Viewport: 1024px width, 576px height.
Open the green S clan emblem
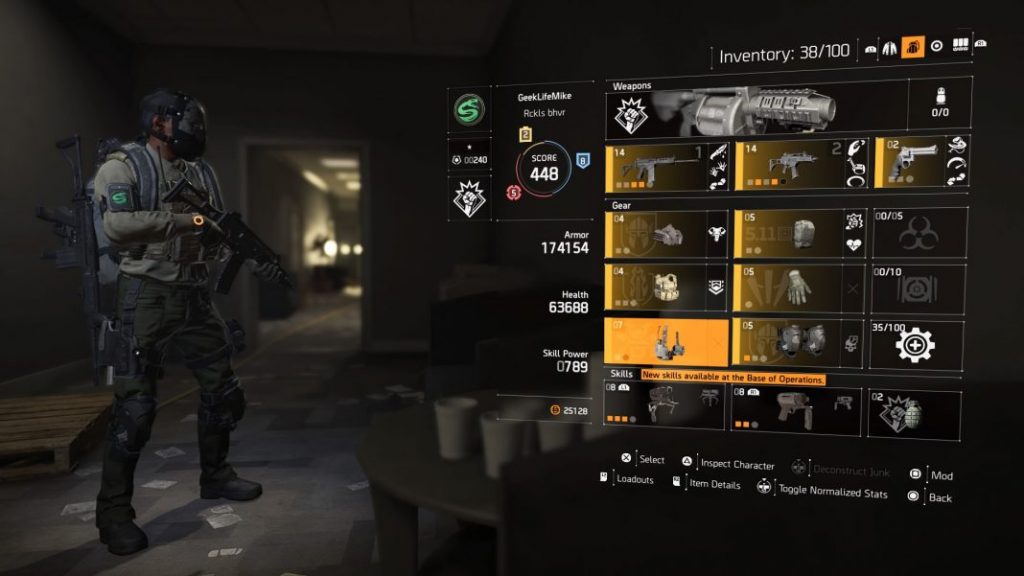click(467, 109)
